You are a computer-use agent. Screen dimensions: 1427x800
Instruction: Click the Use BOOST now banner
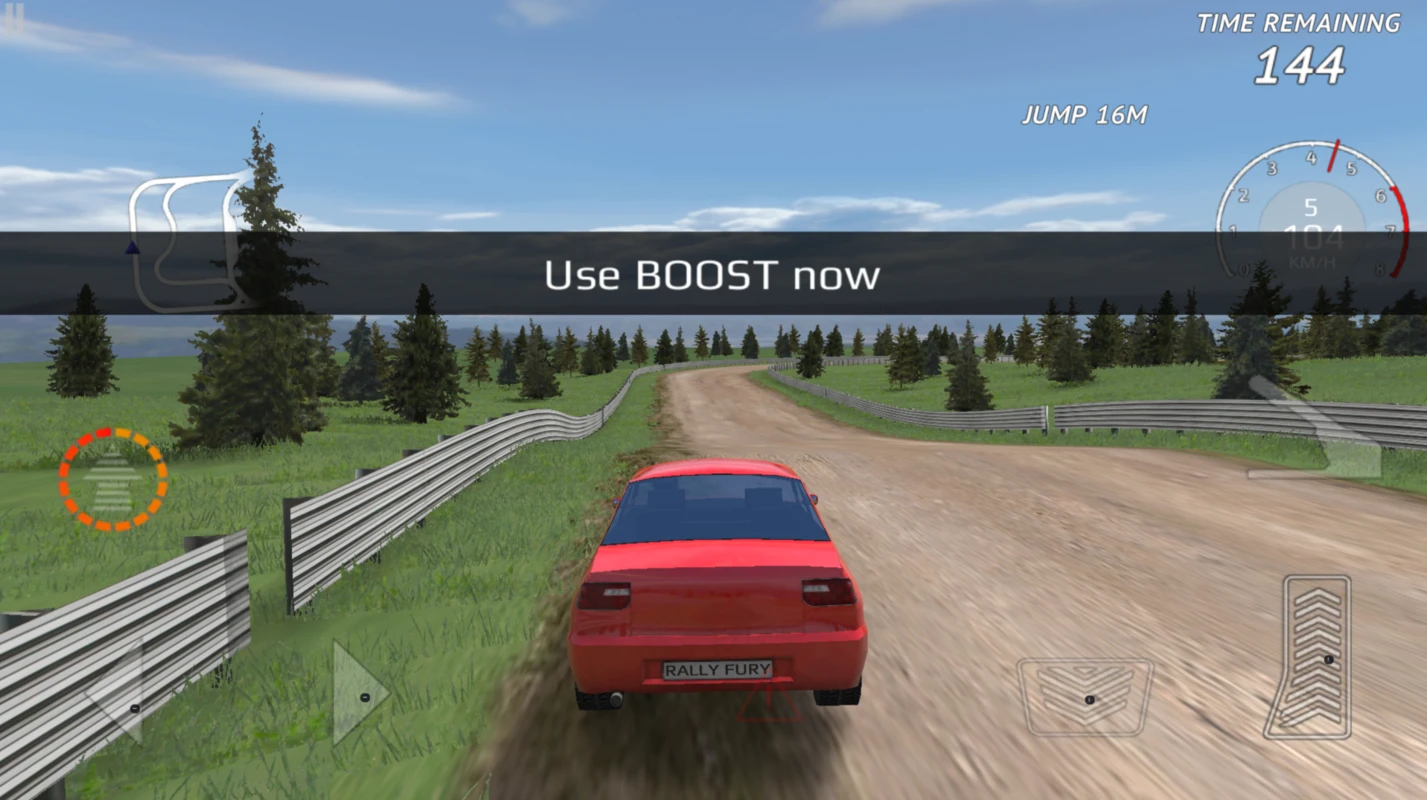713,273
